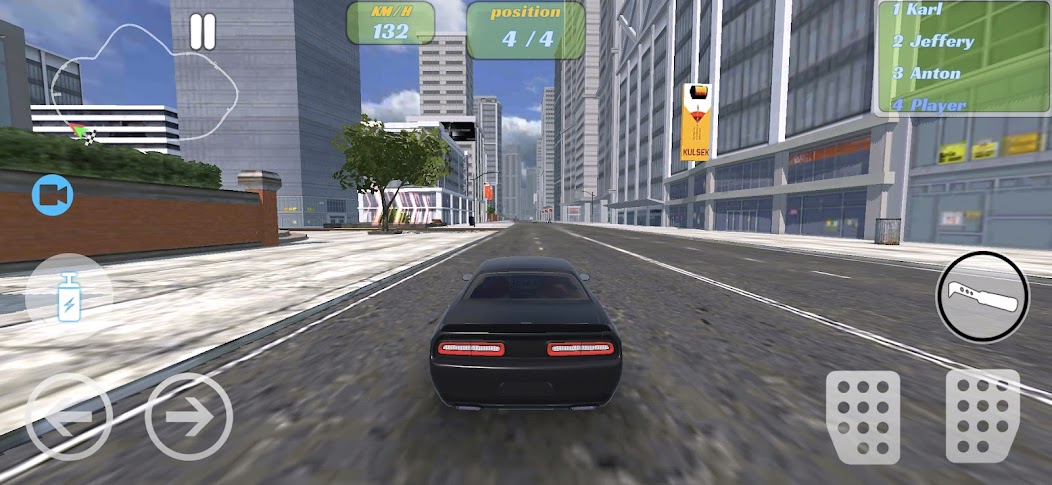Steer left with the left arrow
This screenshot has height=485, width=1052.
pos(69,416)
